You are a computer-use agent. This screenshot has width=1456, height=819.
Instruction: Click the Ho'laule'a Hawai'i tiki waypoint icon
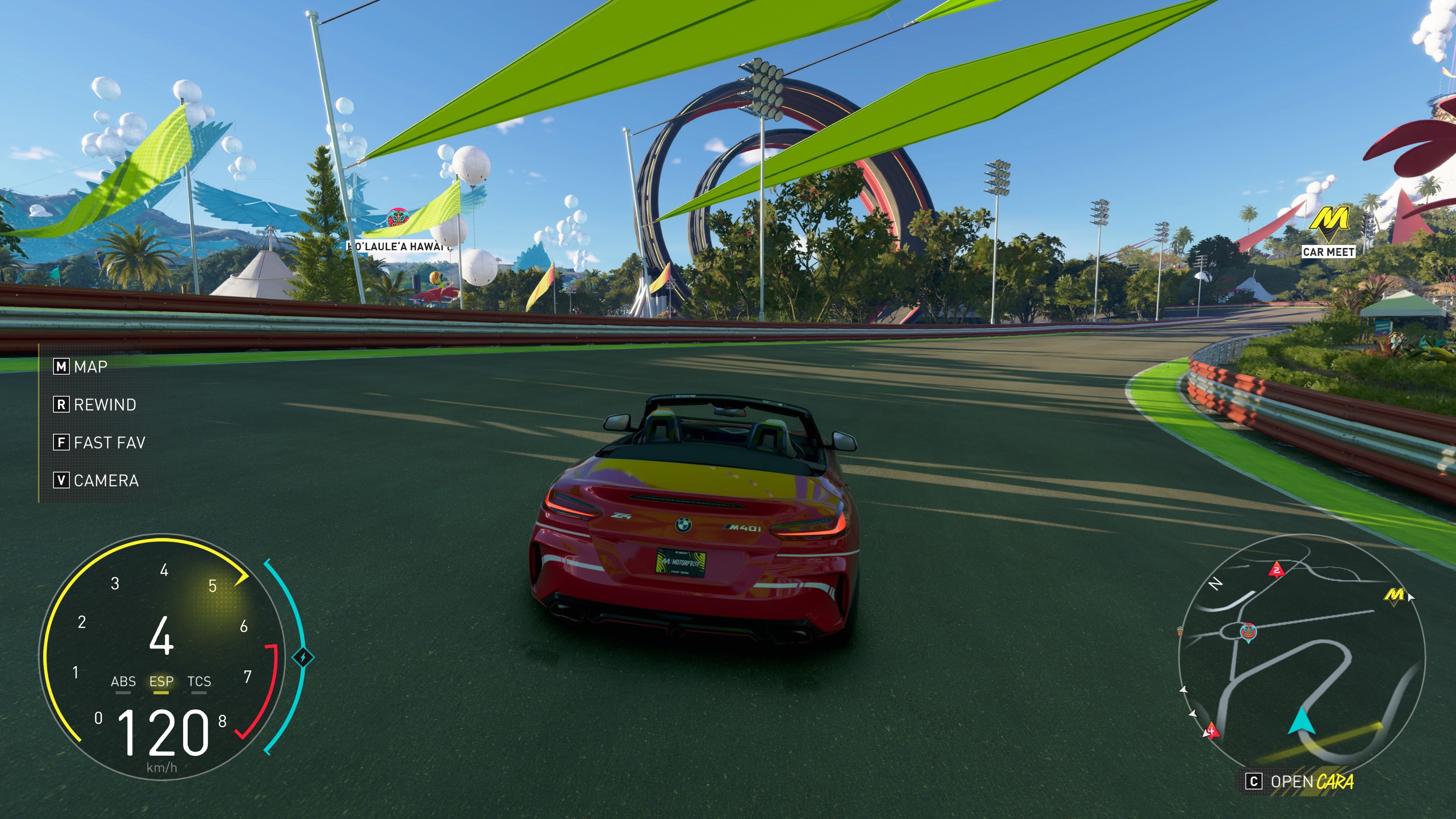click(x=397, y=218)
